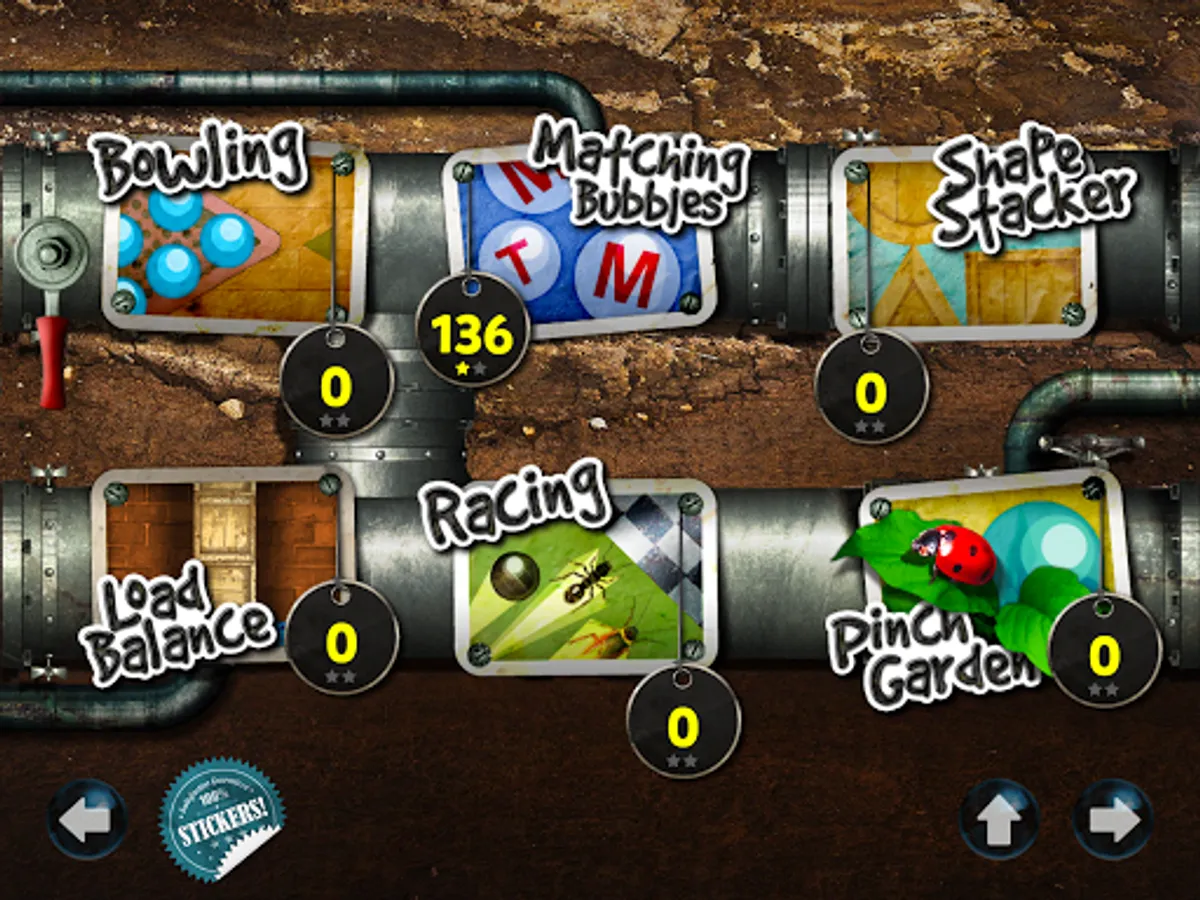Go to next page with right arrow

(x=1113, y=820)
